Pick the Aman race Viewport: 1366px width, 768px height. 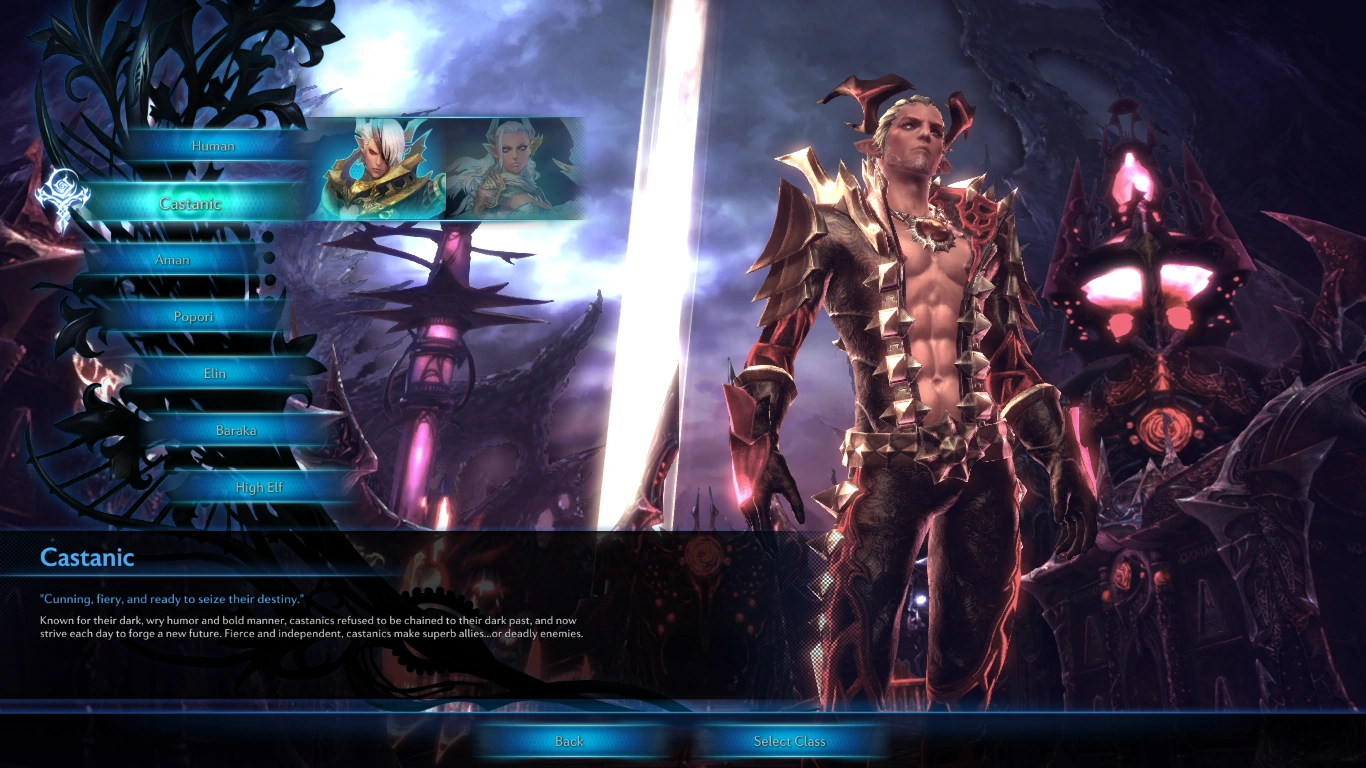172,260
